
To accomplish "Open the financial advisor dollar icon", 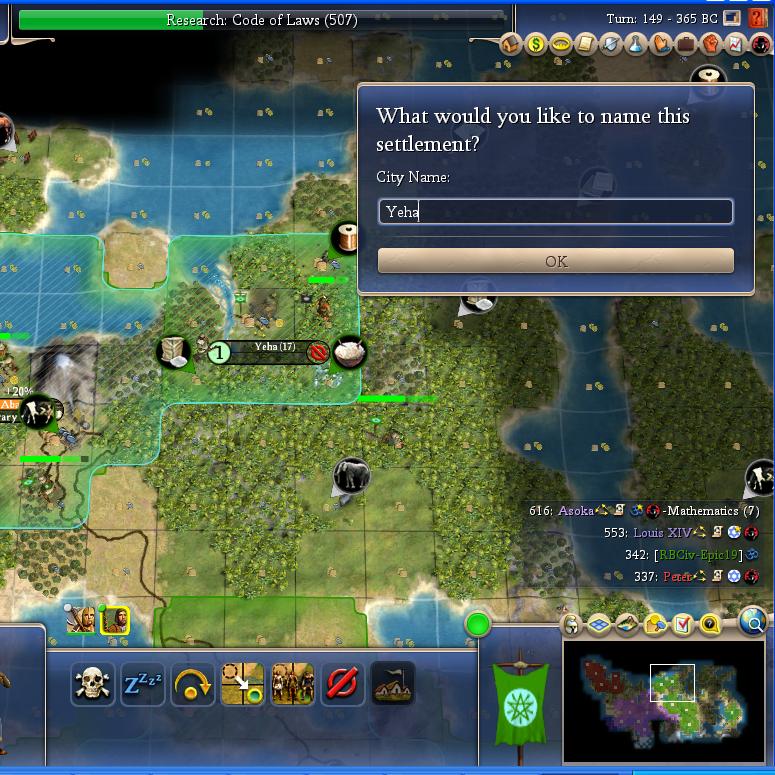I will [x=536, y=45].
